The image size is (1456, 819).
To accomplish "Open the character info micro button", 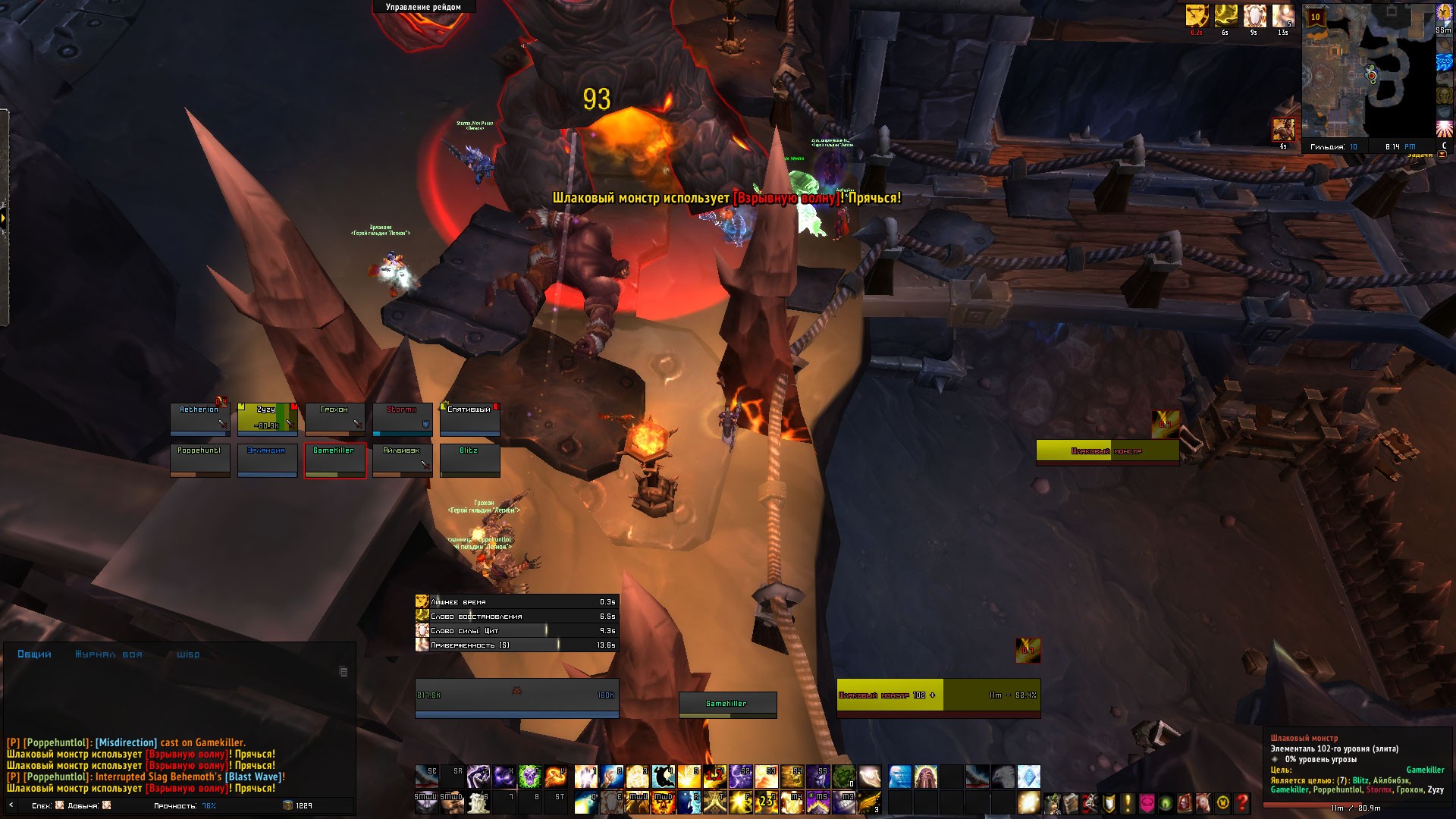I will pos(1053,802).
